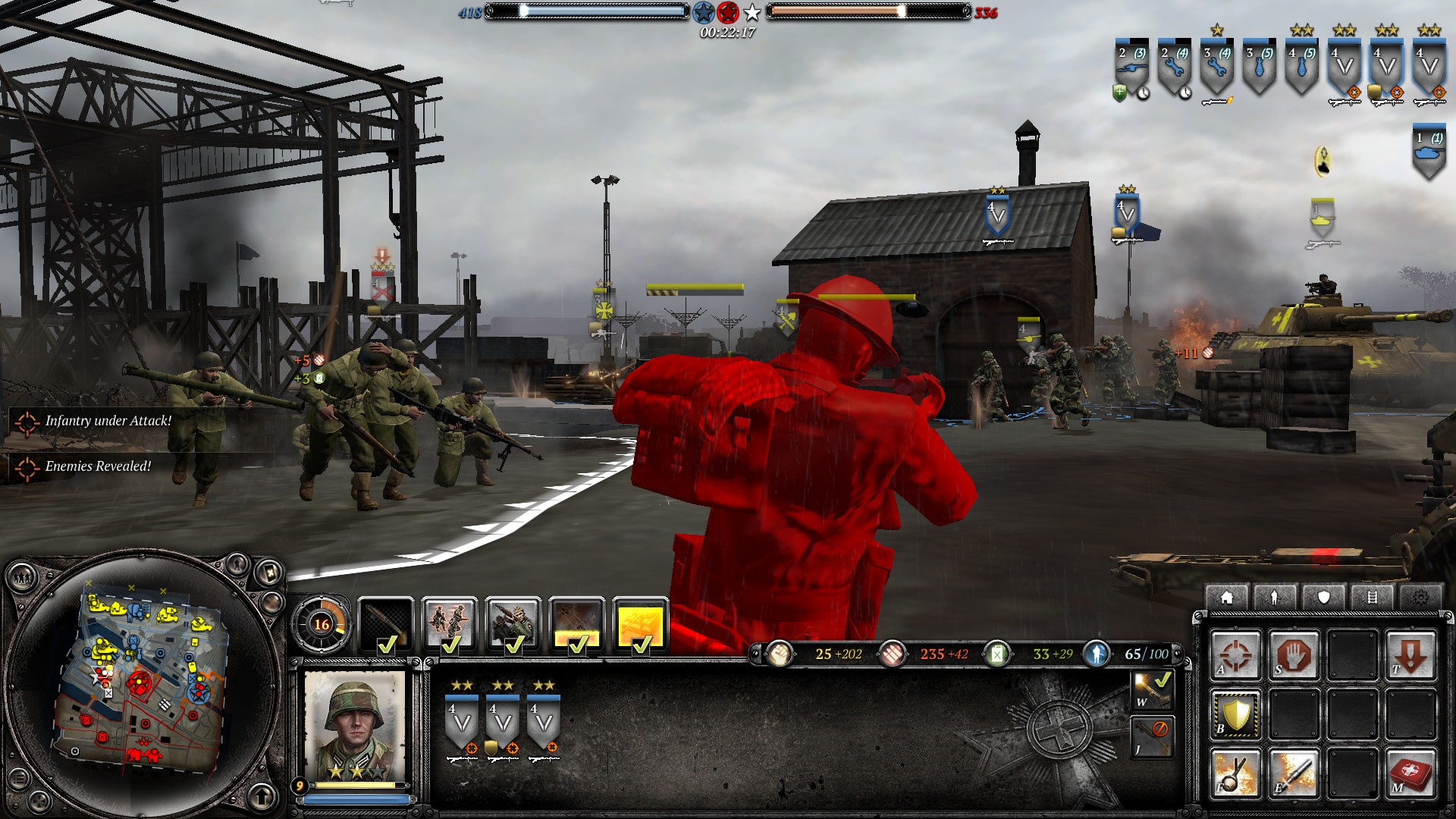Activate the running infantry commander ability
This screenshot has height=819, width=1456.
[x=450, y=624]
